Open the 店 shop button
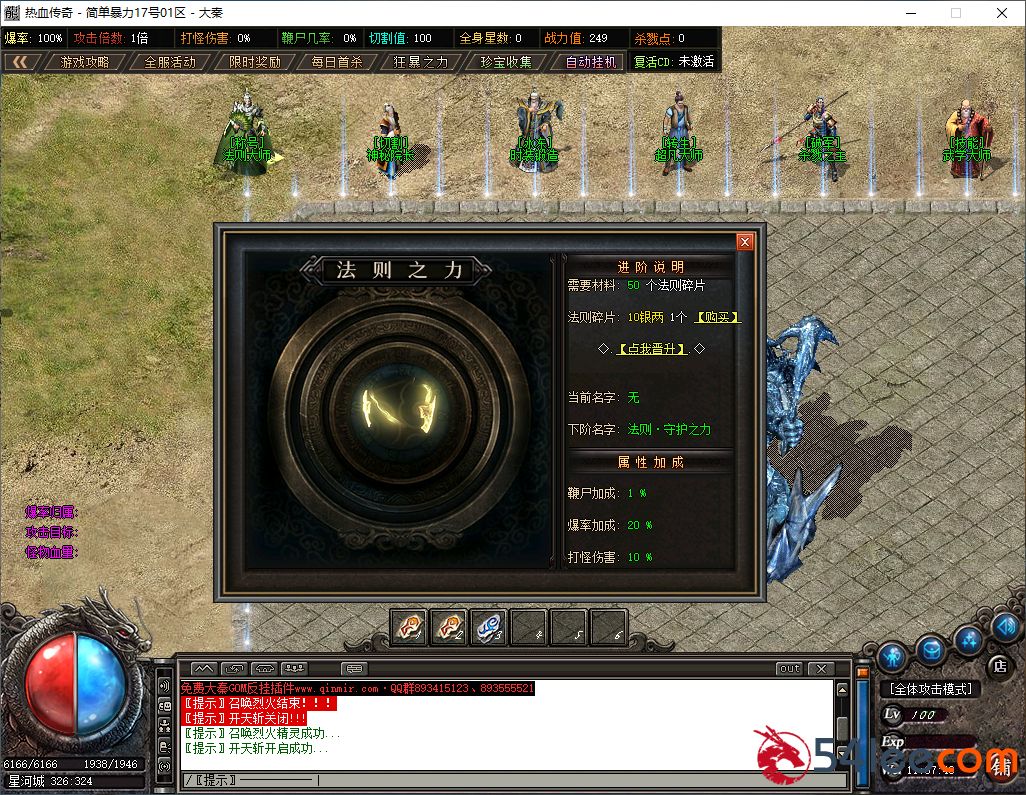Image resolution: width=1026 pixels, height=795 pixels. point(997,666)
